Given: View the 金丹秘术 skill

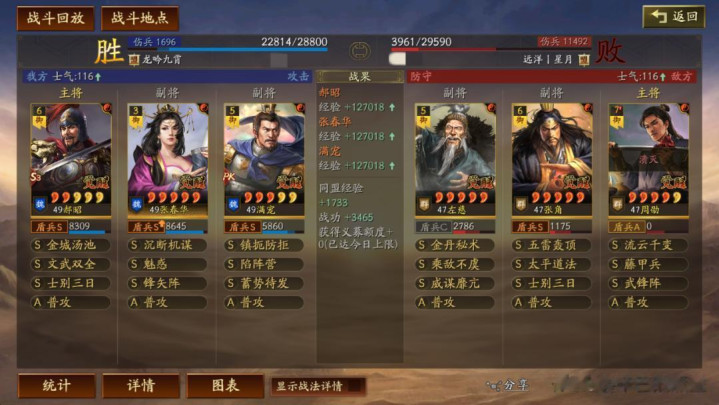Looking at the screenshot, I should pos(456,245).
